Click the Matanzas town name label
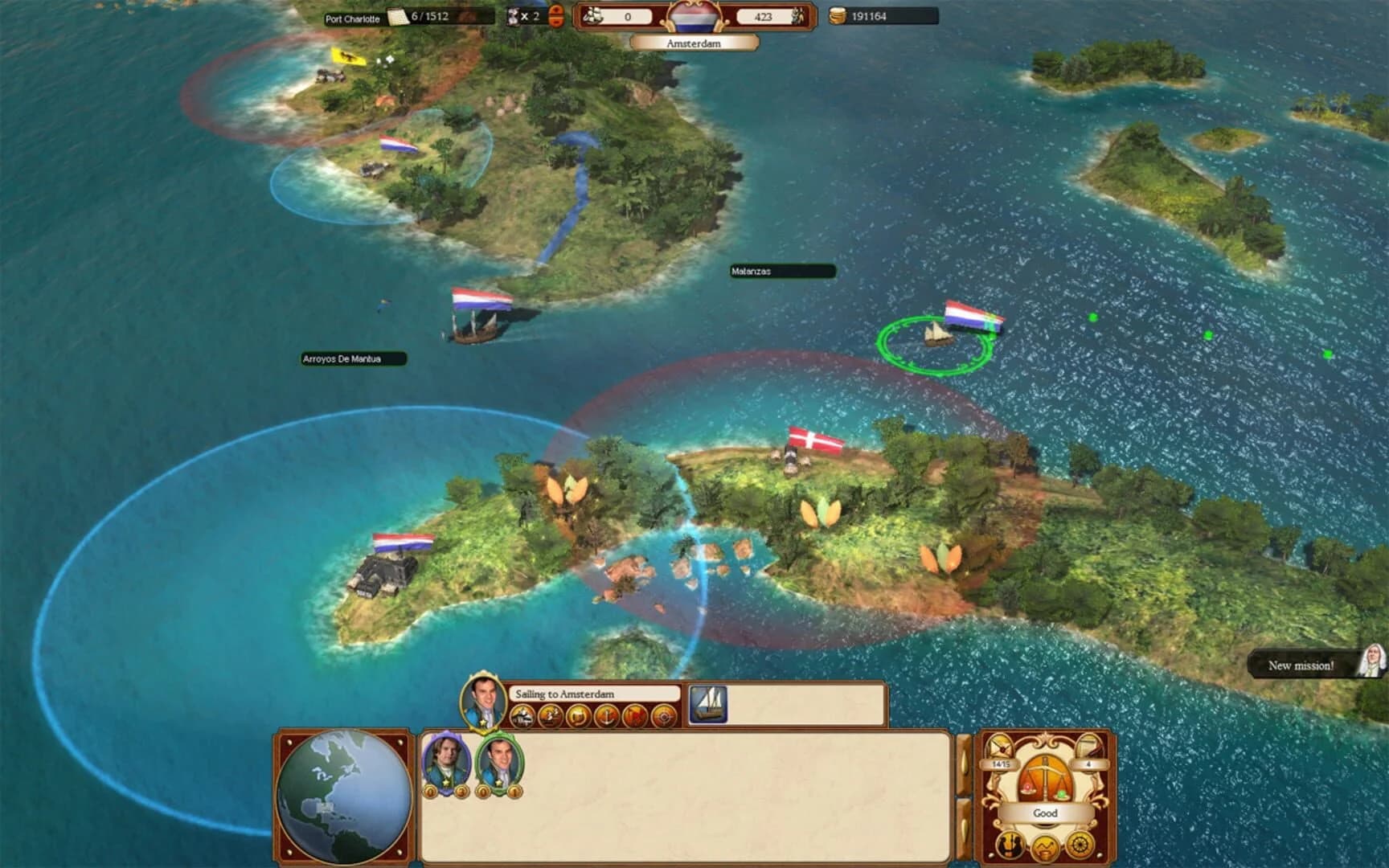 [752, 272]
